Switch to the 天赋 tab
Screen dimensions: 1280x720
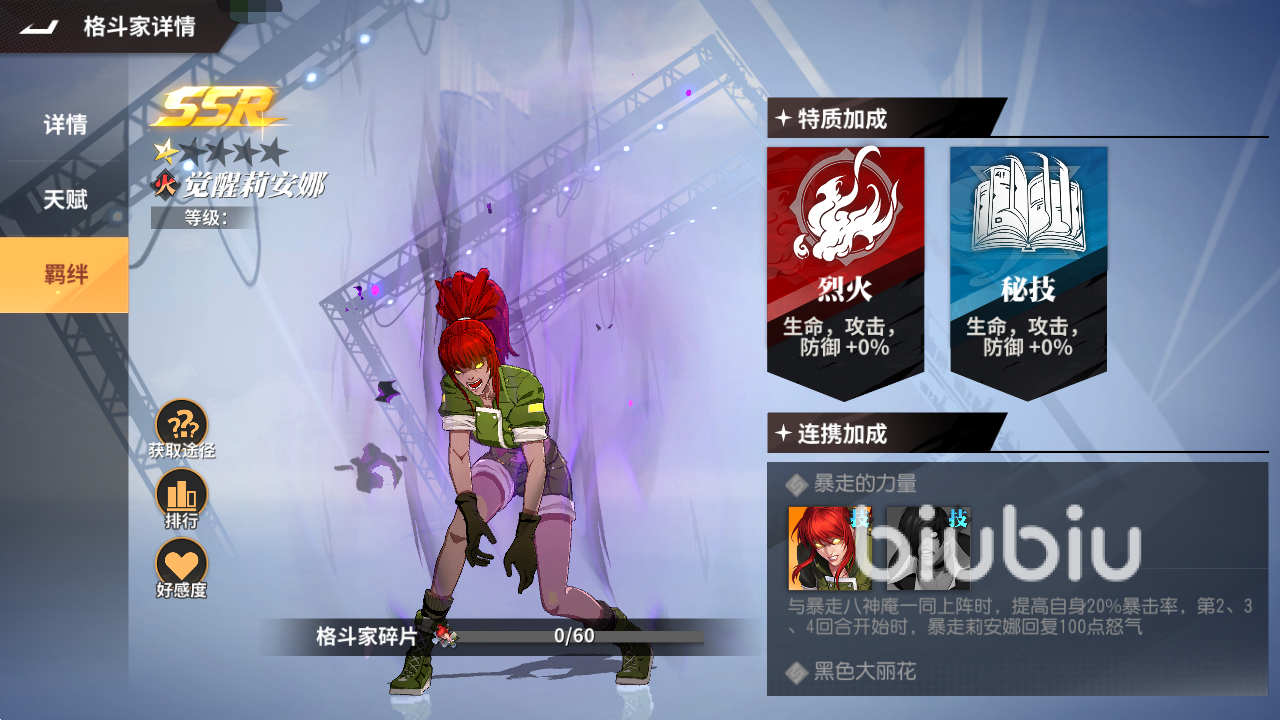click(64, 200)
